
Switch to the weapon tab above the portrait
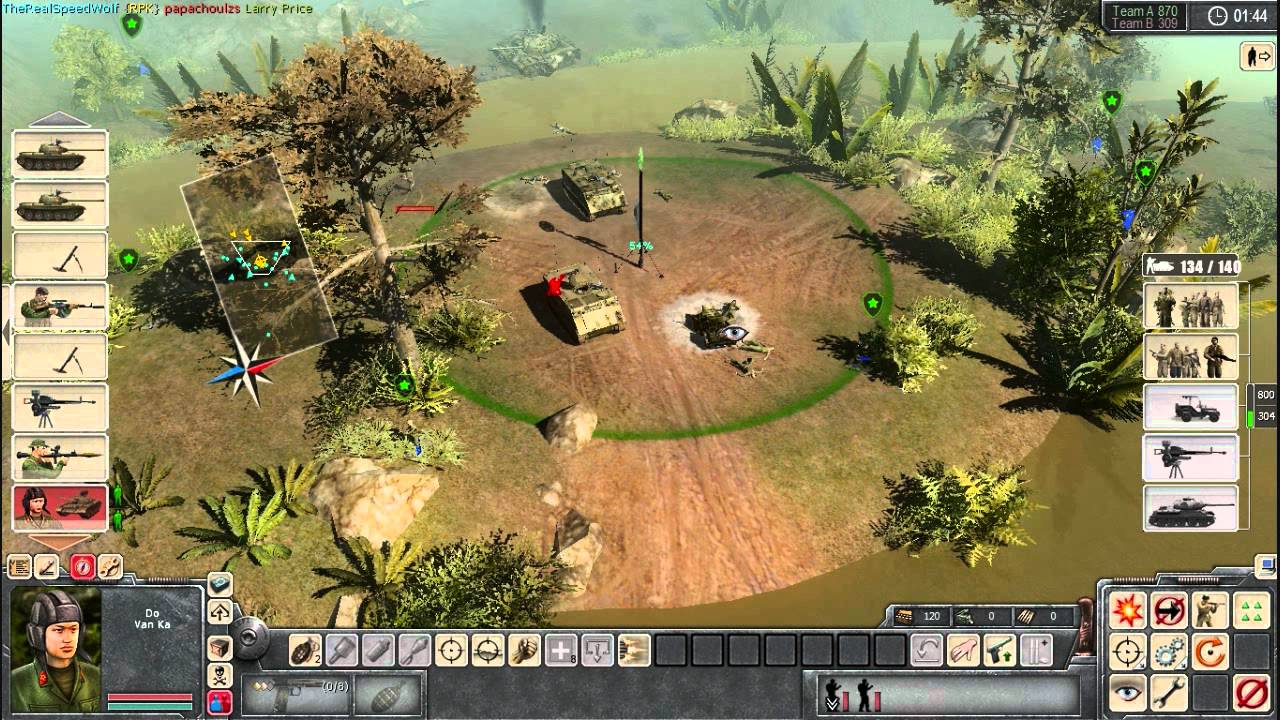[x=48, y=565]
